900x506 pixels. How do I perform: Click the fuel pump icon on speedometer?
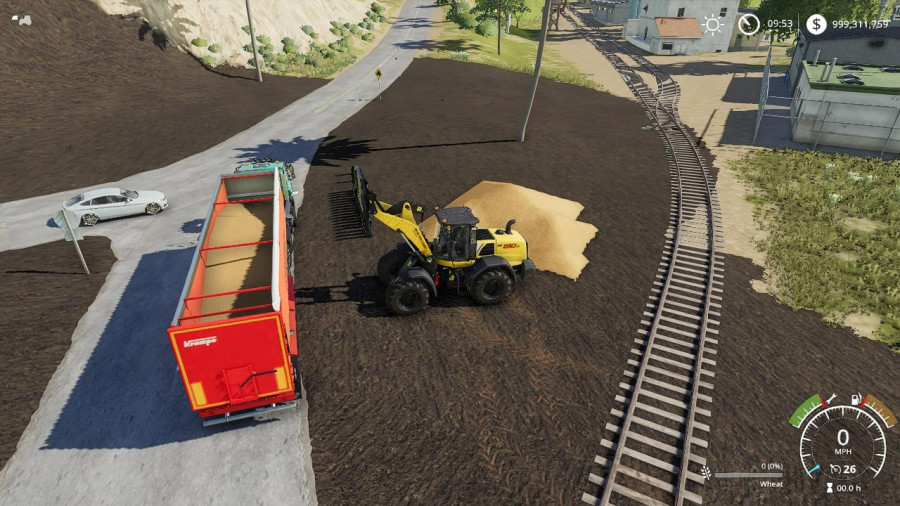pos(857,400)
